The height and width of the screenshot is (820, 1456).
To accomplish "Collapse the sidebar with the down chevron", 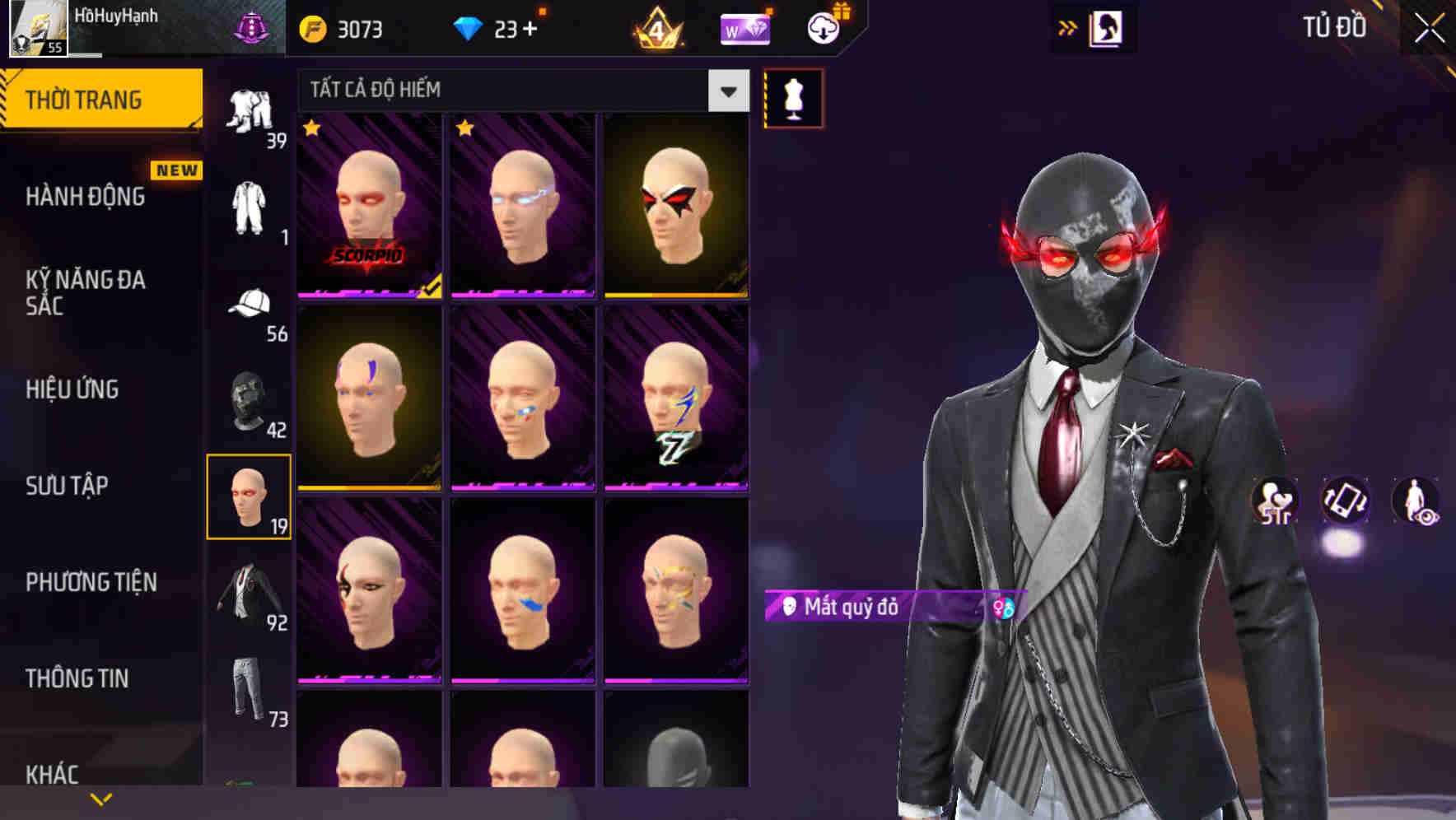I will (x=100, y=797).
